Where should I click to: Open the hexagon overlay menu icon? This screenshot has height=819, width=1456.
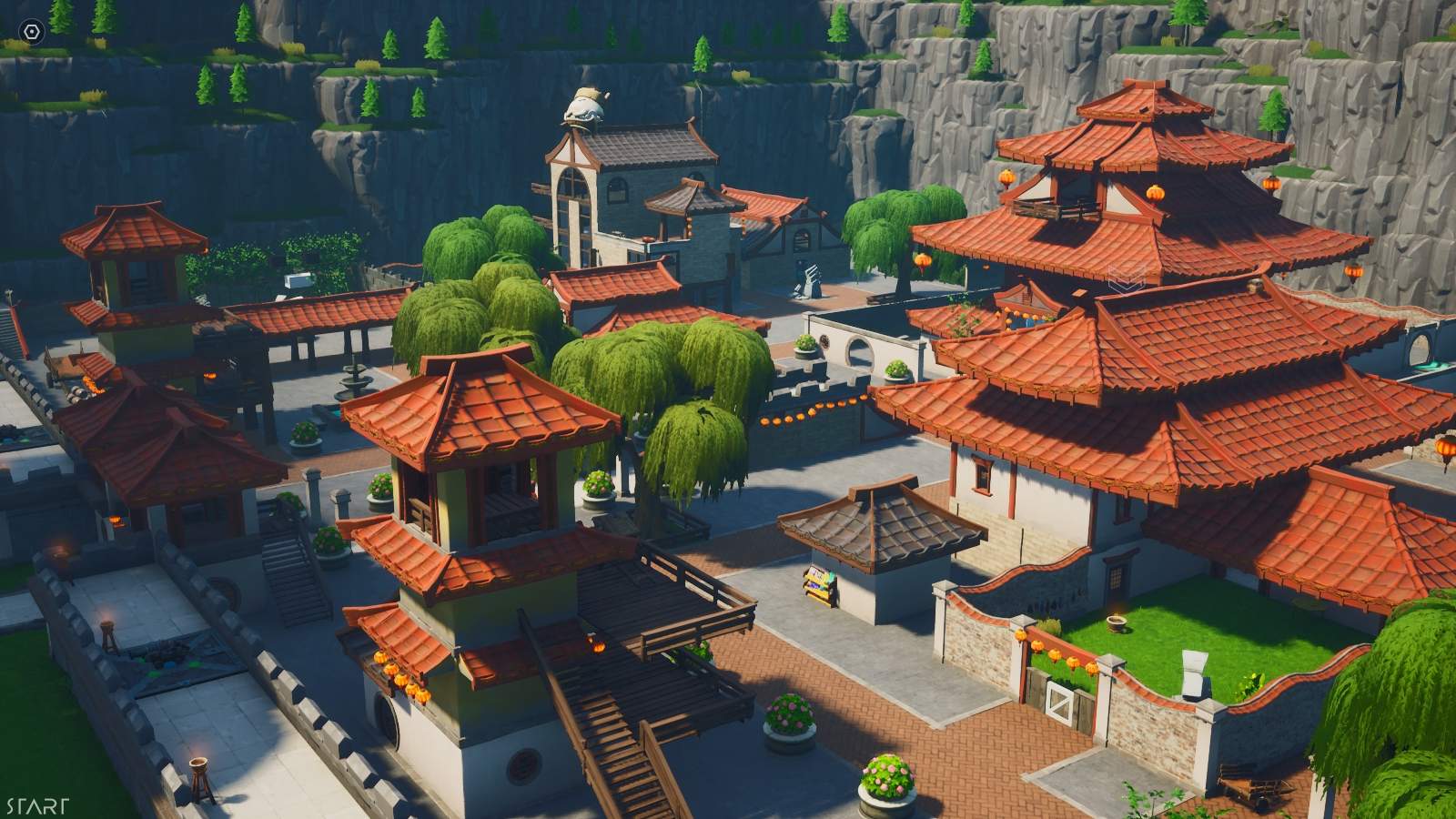[x=33, y=32]
